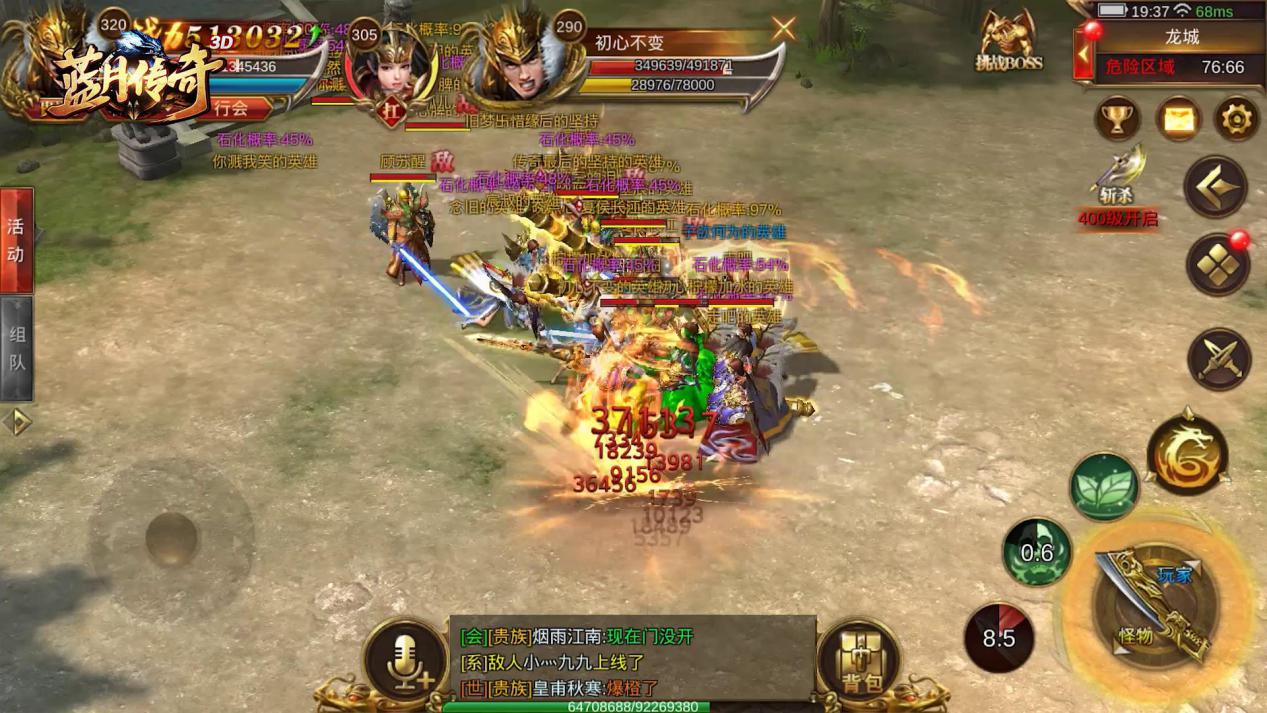Open the 挑战BOSS challenge menu
This screenshot has height=713, width=1267.
point(1008,42)
